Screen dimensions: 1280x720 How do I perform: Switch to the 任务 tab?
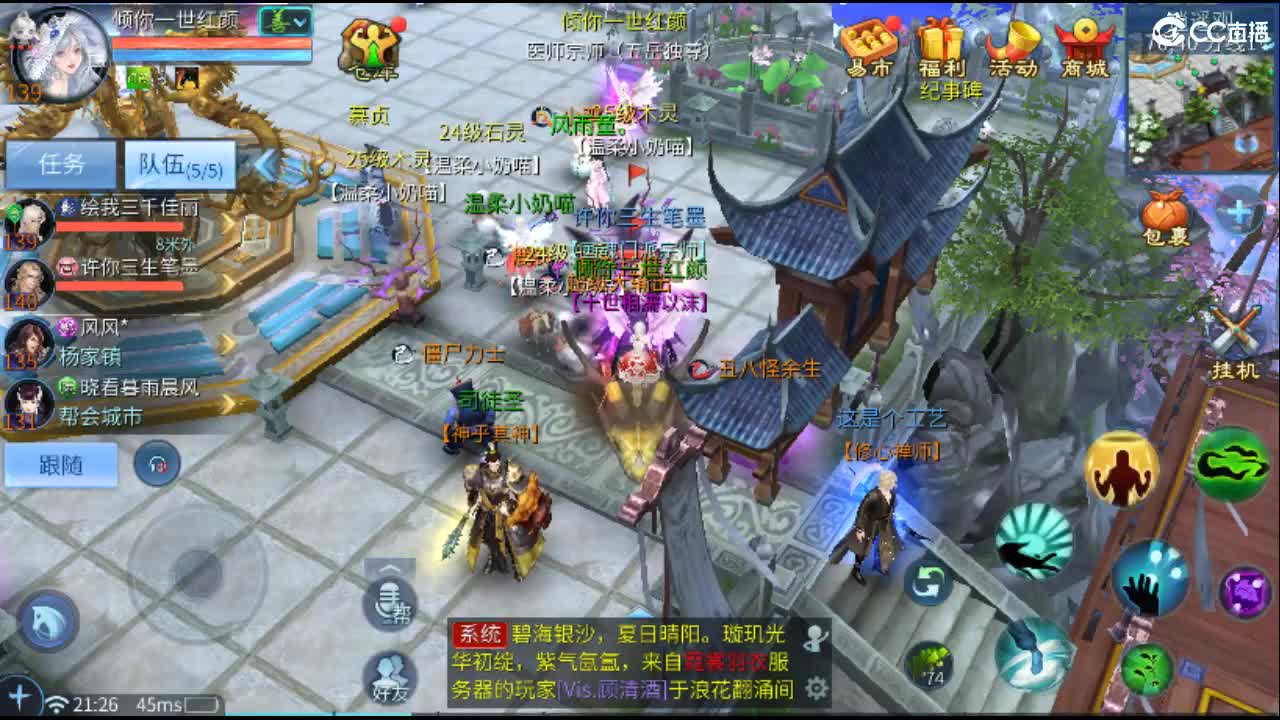60,163
